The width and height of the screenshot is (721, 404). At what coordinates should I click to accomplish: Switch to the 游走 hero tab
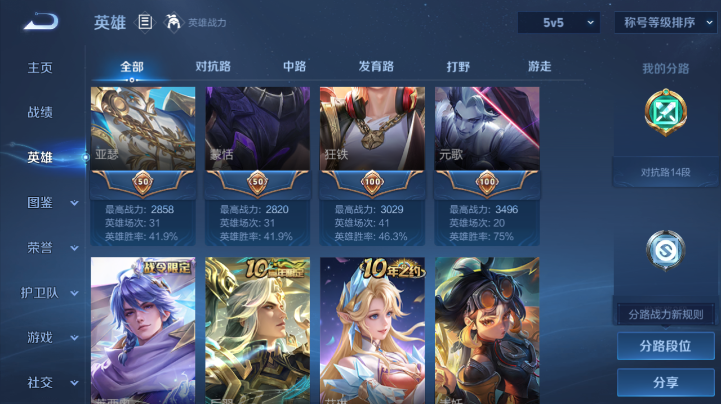(539, 67)
